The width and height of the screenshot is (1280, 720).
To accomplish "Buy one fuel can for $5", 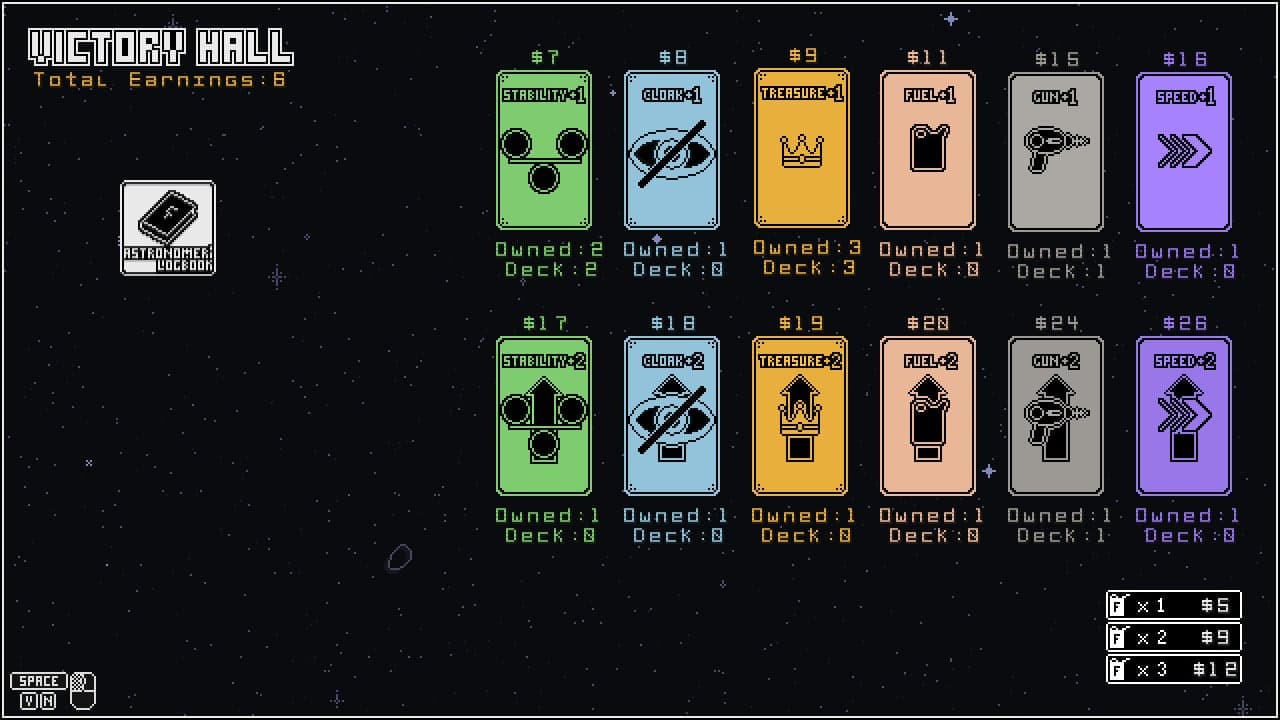I will click(1174, 605).
